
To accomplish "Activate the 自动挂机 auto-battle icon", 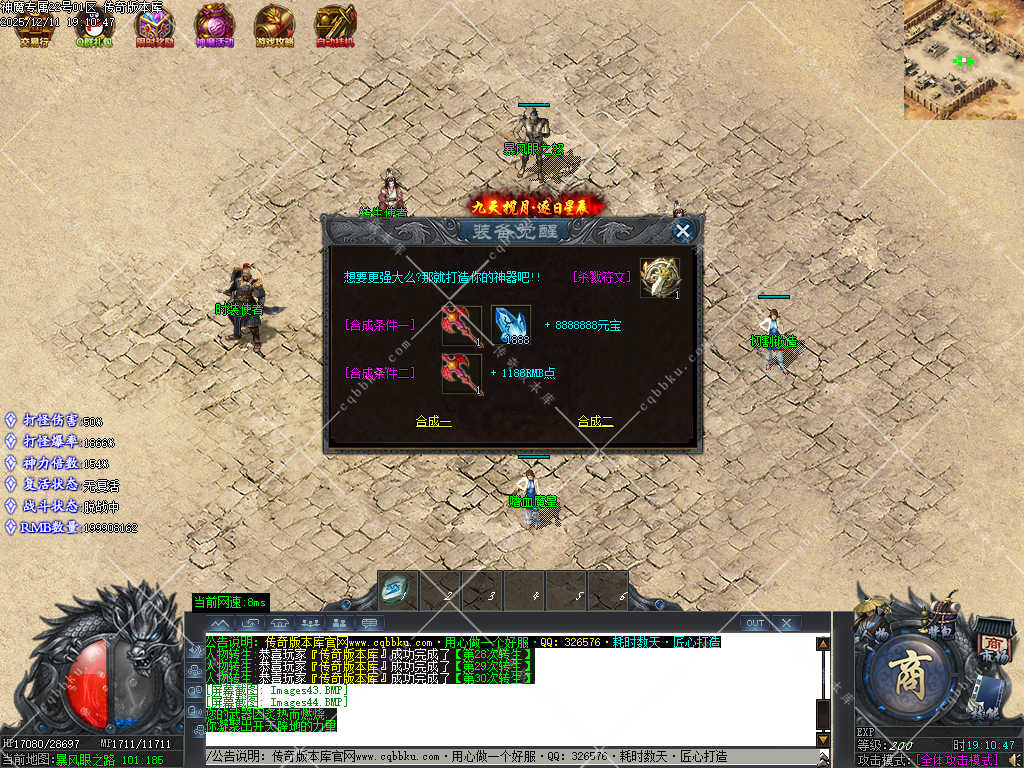I will [x=335, y=25].
